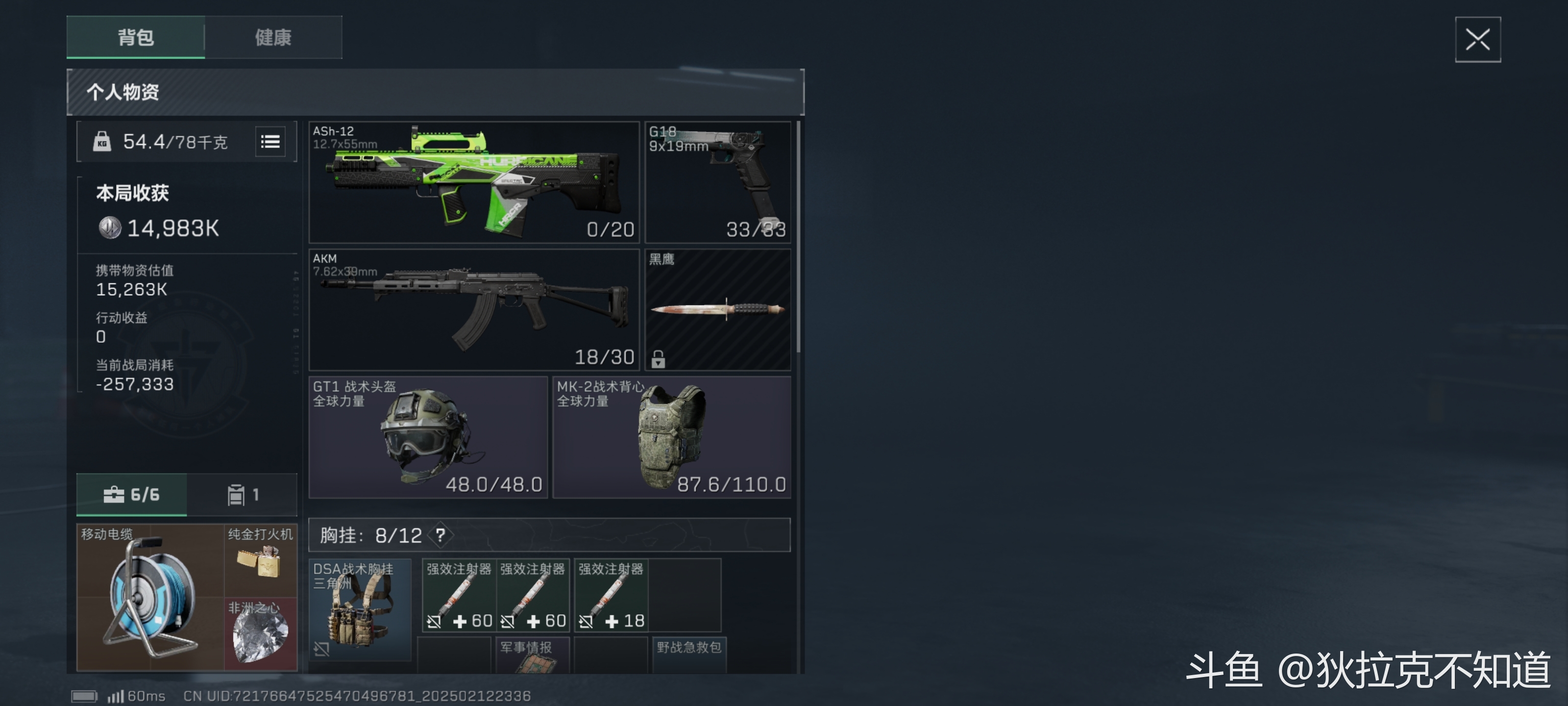Choose the G18 pistol slot

coord(718,182)
